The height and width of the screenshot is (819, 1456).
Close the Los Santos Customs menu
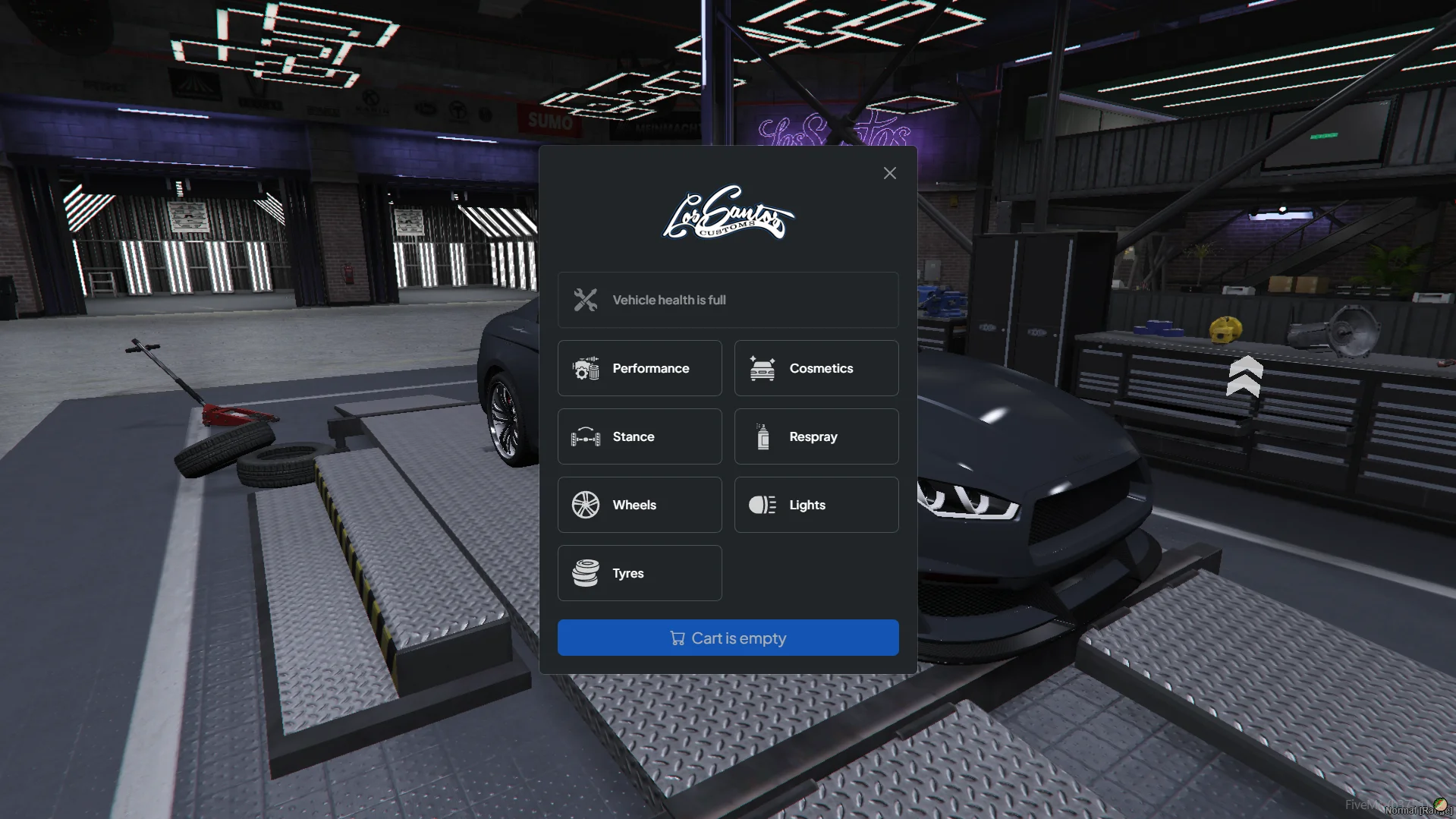pyautogui.click(x=889, y=174)
